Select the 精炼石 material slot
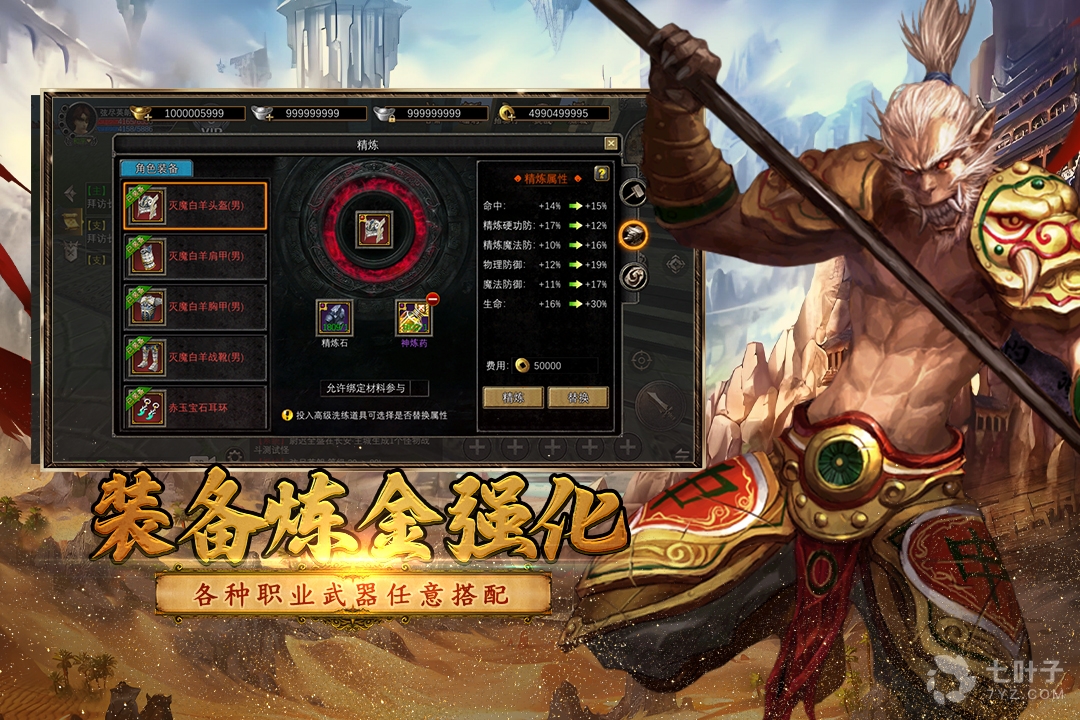 tap(334, 318)
